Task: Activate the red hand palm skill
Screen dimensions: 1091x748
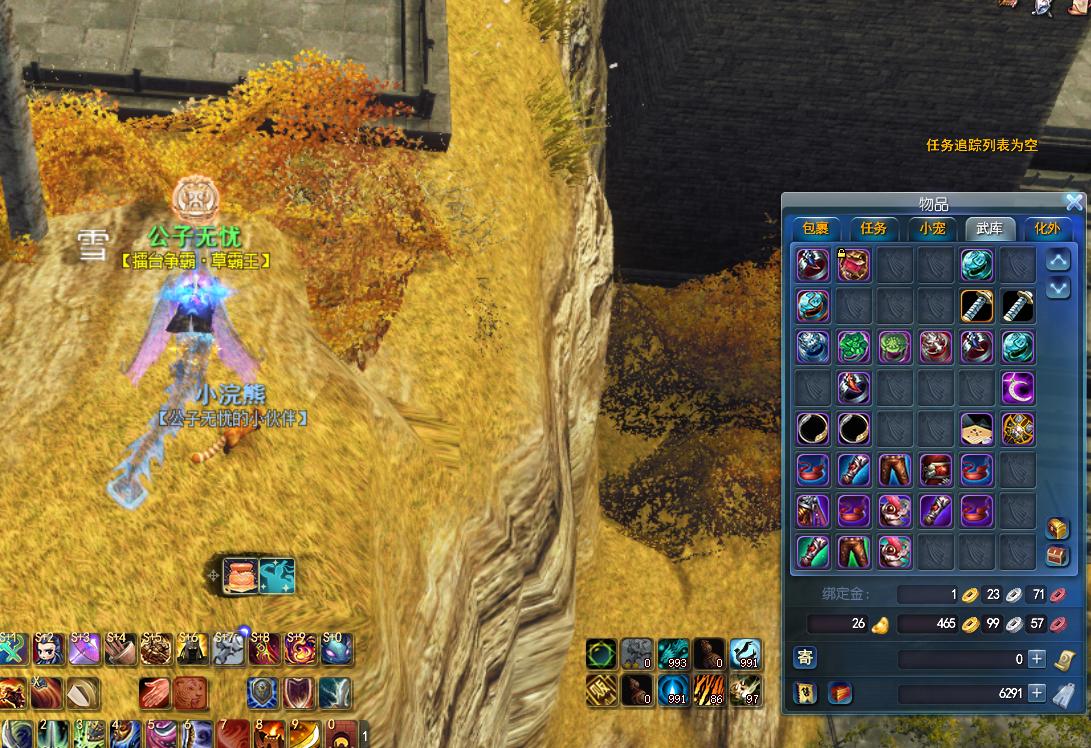Action: (x=157, y=693)
